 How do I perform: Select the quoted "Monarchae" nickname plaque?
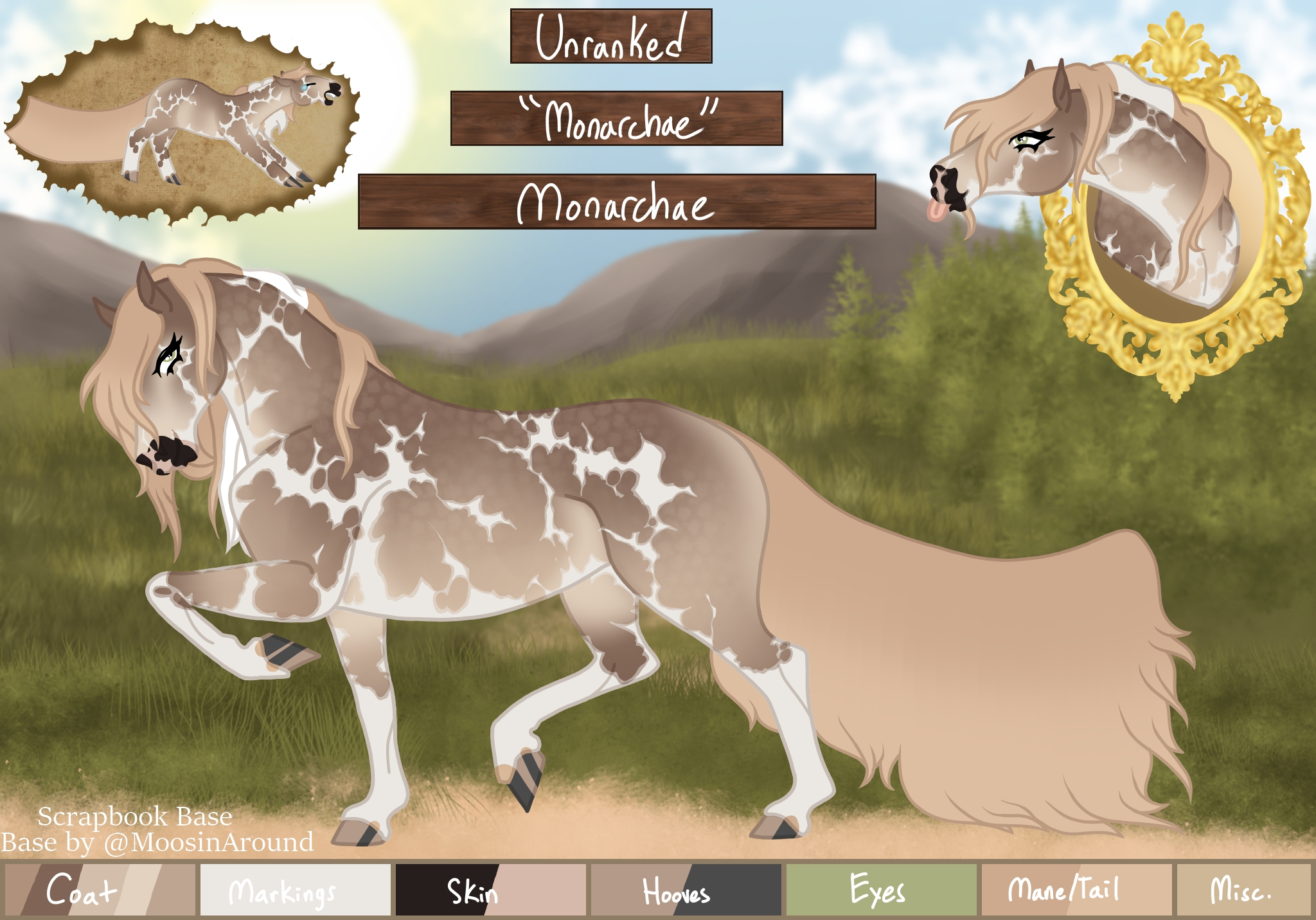click(616, 118)
